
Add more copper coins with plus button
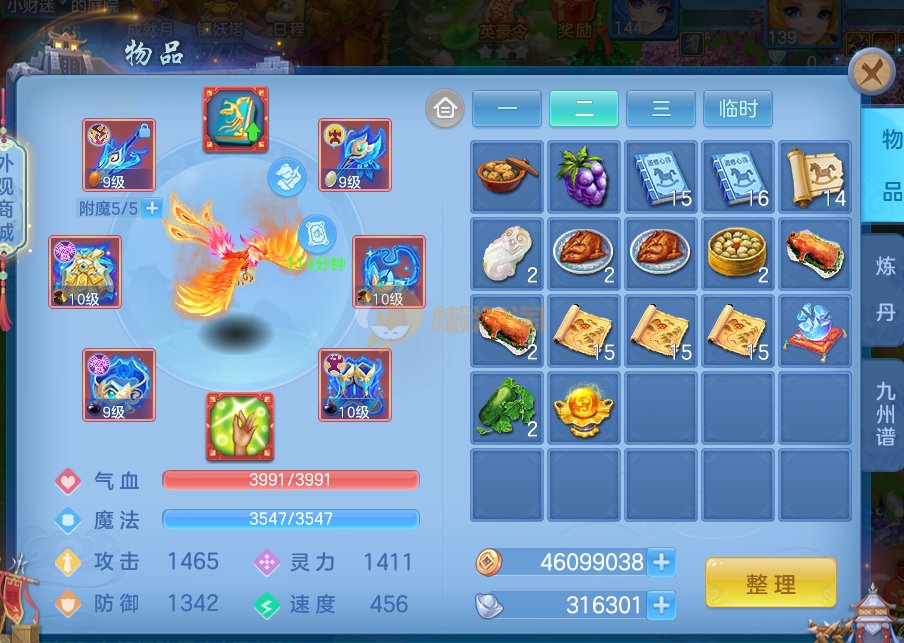point(661,562)
